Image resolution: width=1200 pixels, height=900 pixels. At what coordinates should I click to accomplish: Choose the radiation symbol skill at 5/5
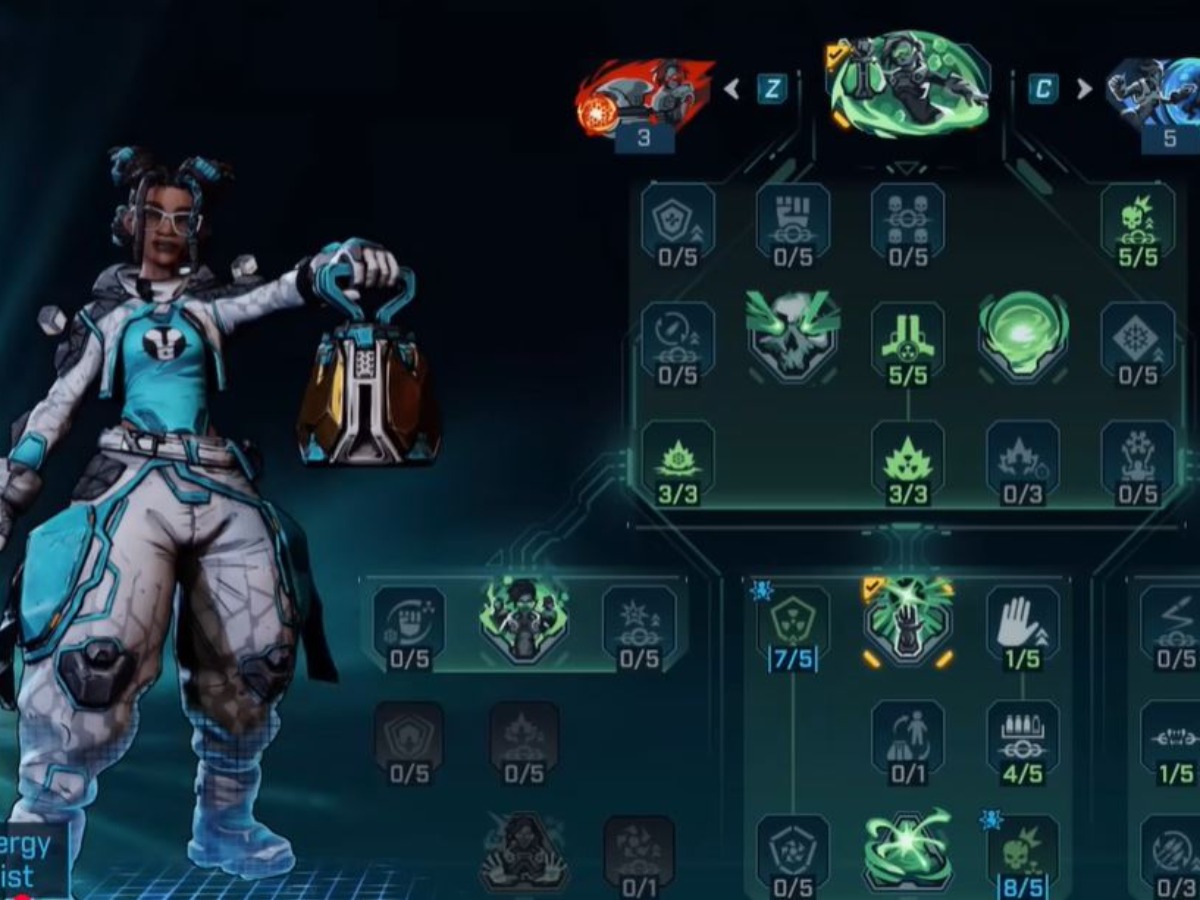908,337
